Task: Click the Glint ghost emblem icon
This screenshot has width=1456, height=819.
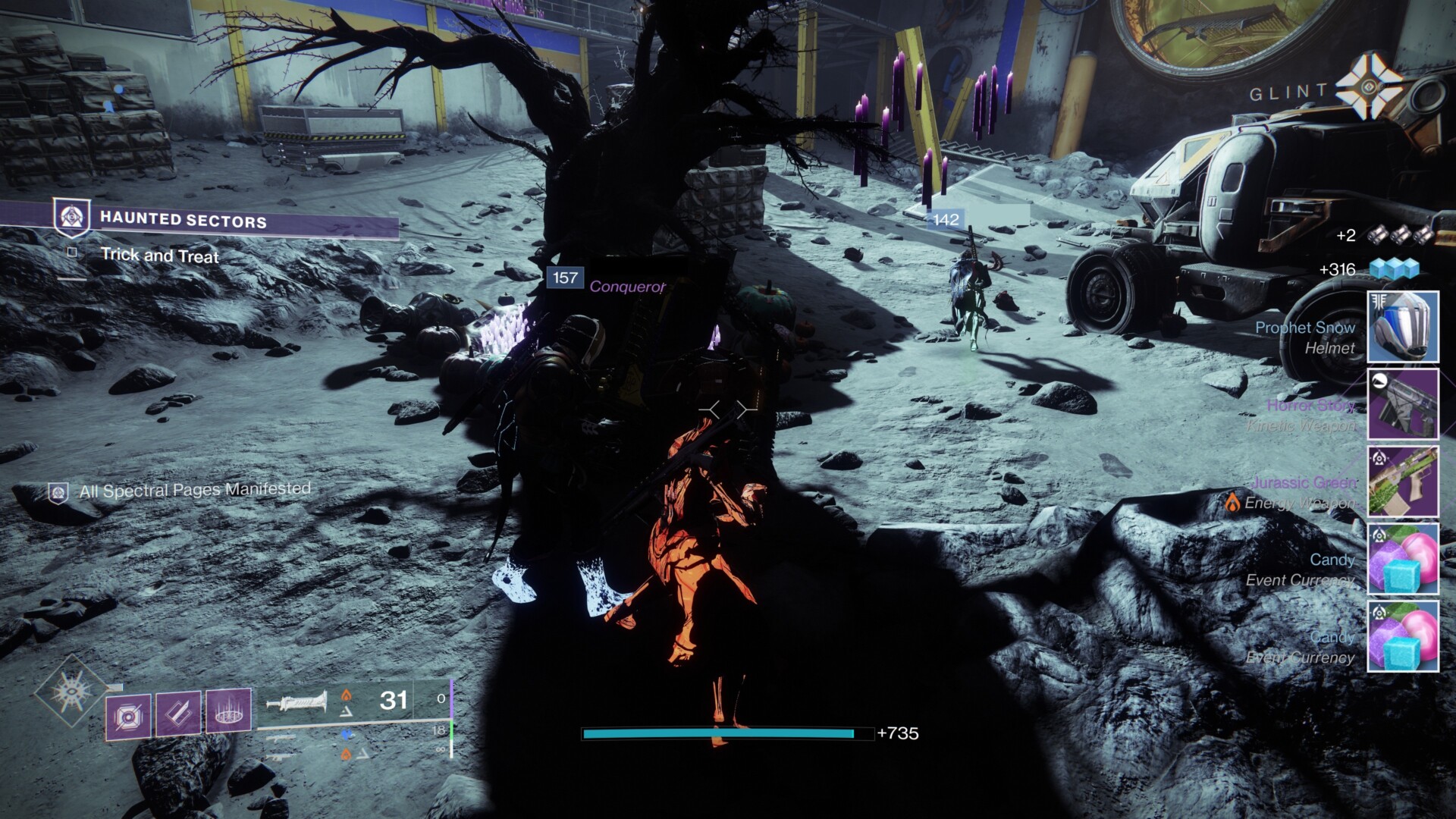Action: 1370,85
